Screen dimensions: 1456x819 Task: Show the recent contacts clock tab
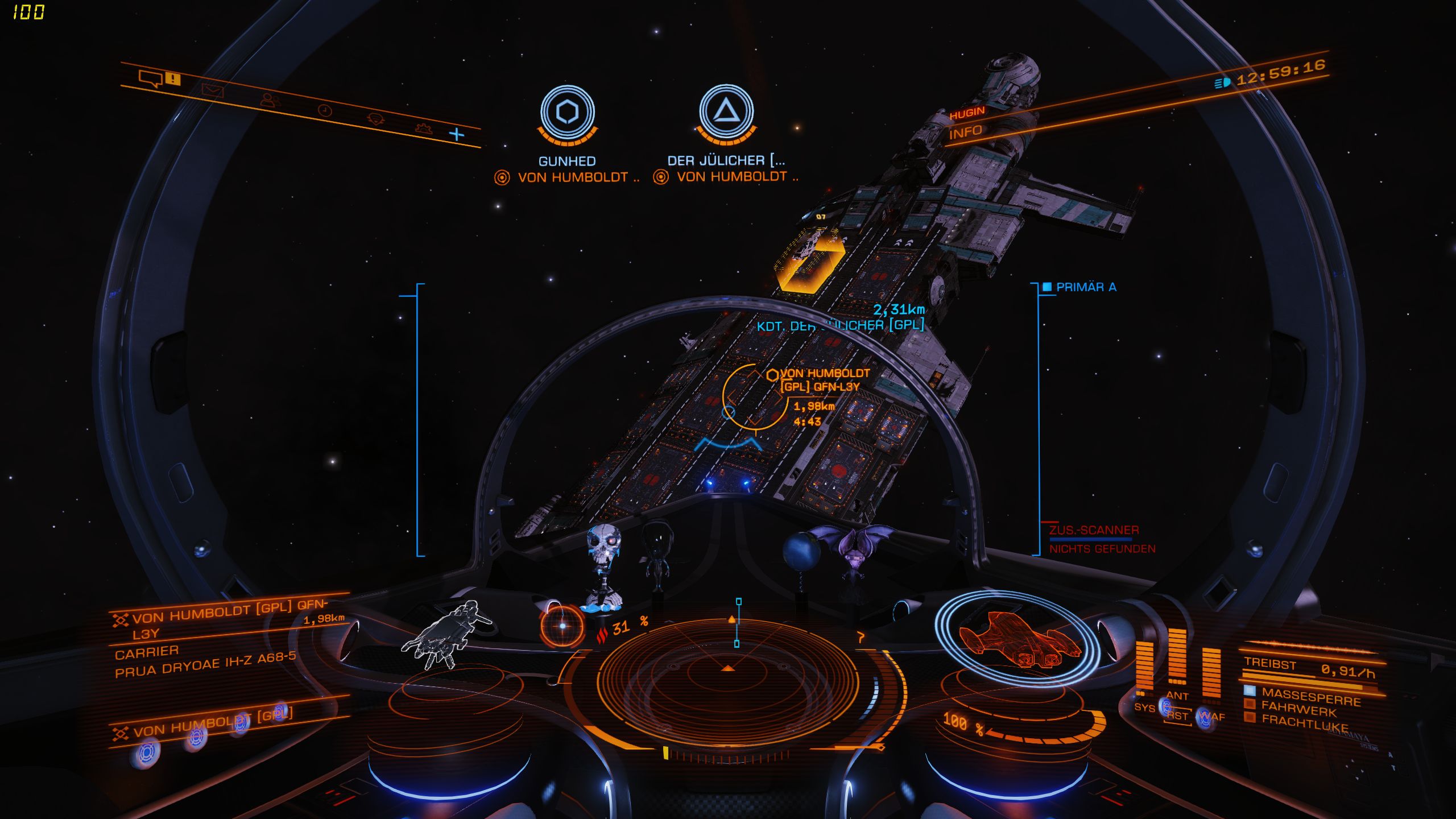coord(324,110)
